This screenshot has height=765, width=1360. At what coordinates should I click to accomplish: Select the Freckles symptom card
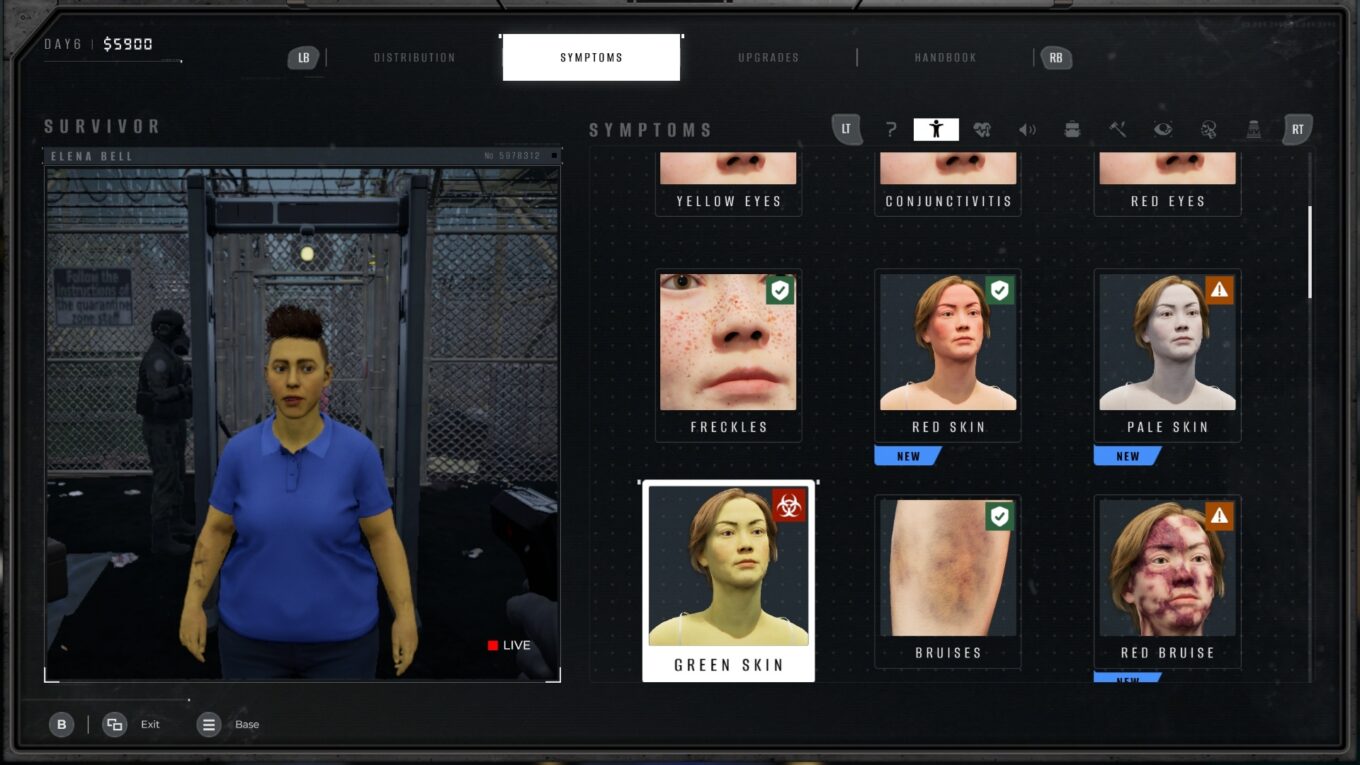pyautogui.click(x=728, y=355)
